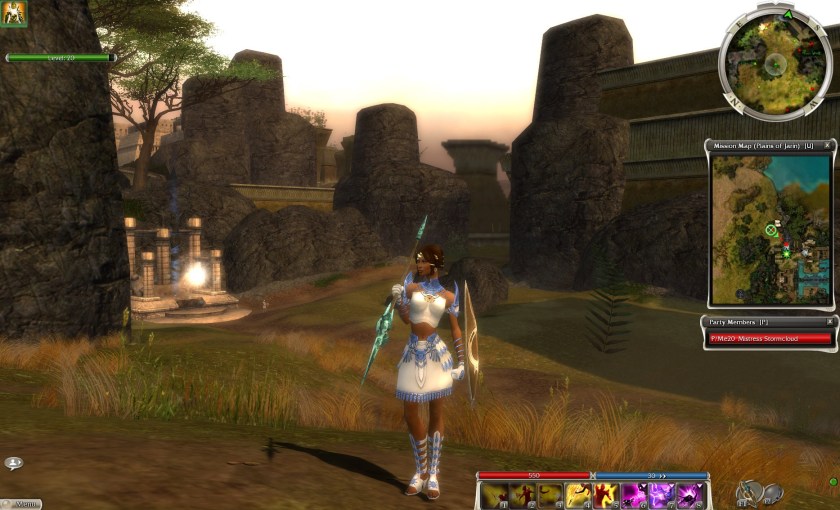Click the Mission Map of Plains of Jarin
The image size is (840, 510).
(x=769, y=229)
